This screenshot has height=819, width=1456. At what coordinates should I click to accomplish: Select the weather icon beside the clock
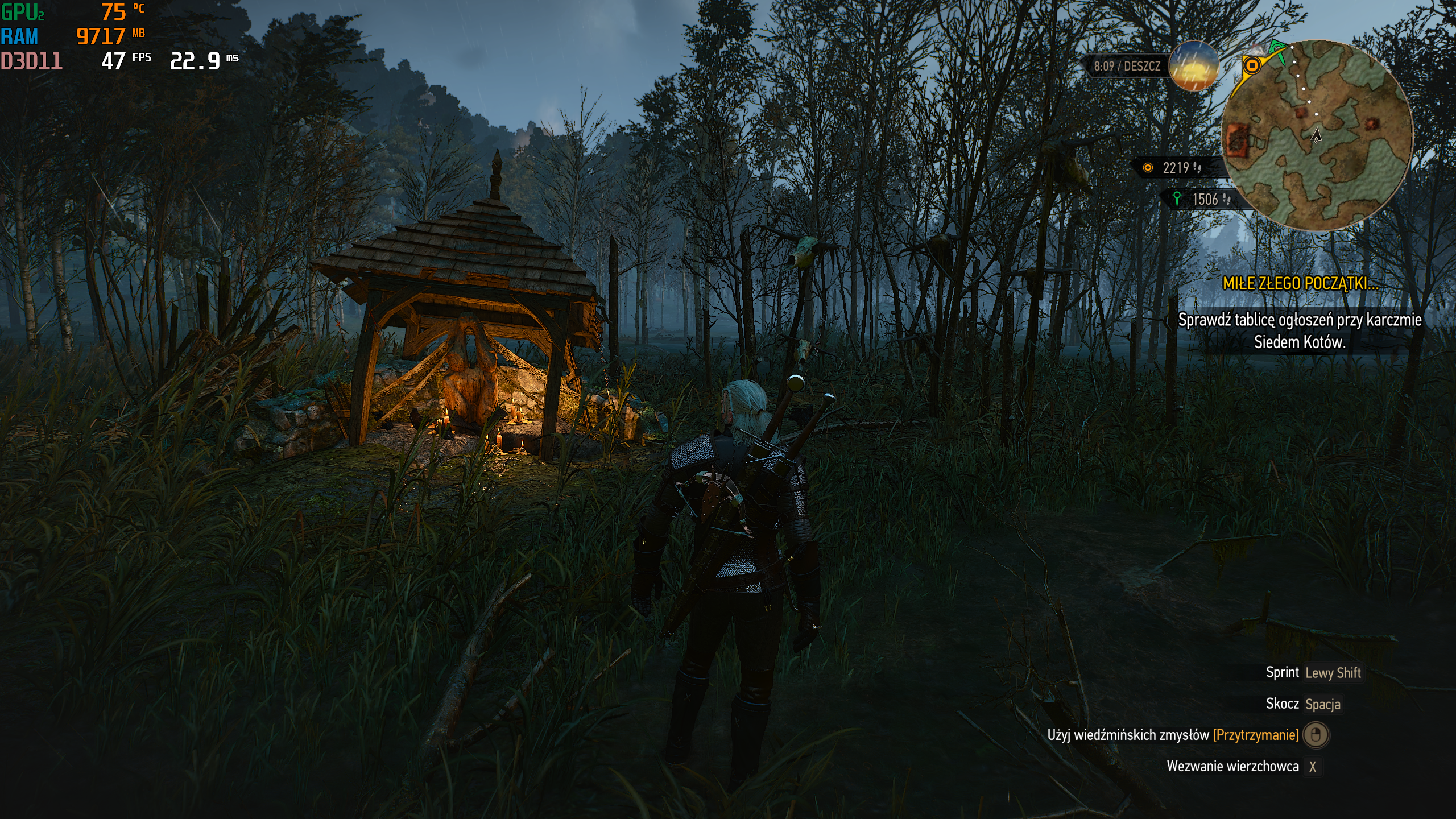(1193, 66)
